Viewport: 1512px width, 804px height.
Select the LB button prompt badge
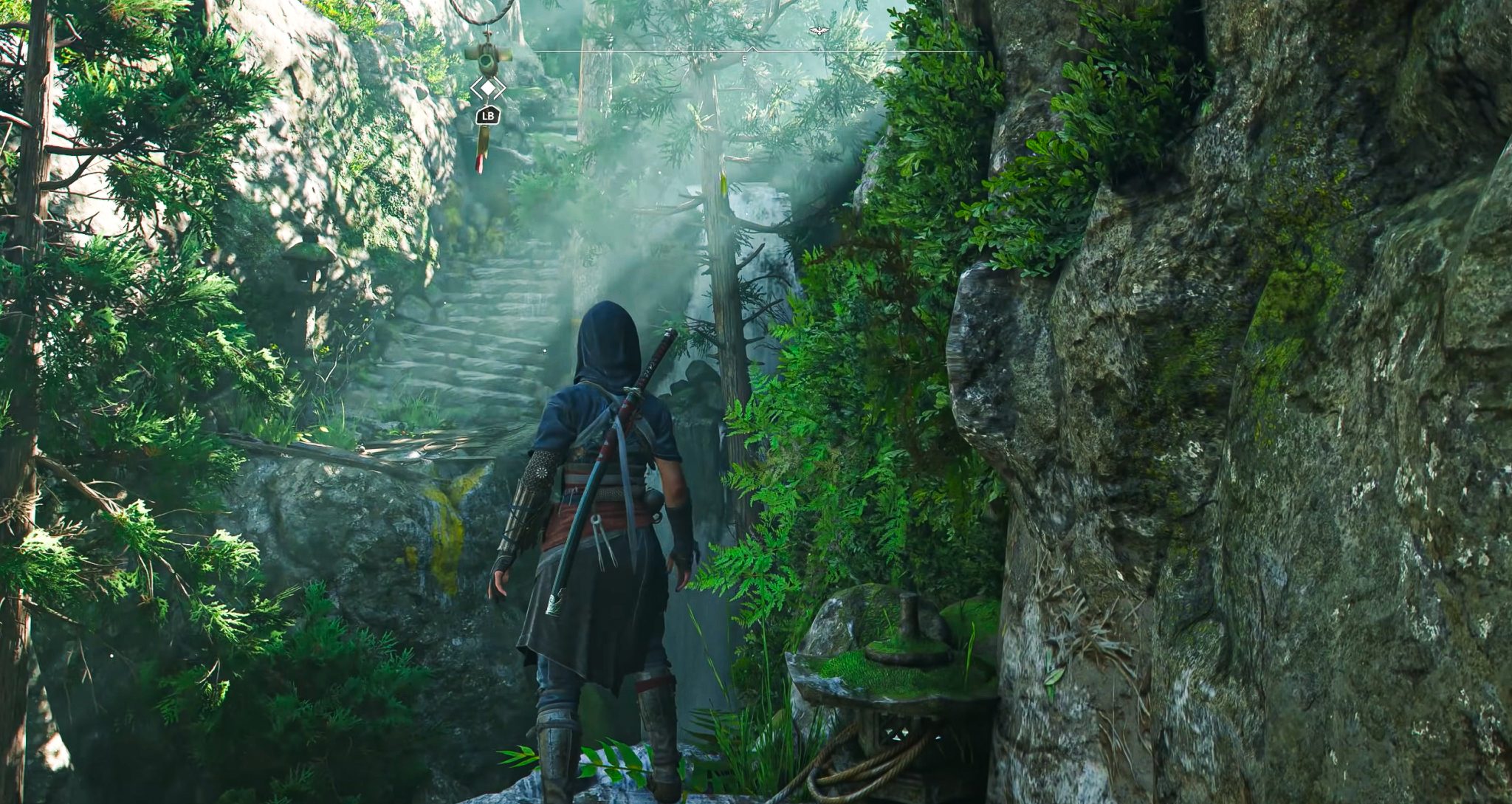(487, 115)
